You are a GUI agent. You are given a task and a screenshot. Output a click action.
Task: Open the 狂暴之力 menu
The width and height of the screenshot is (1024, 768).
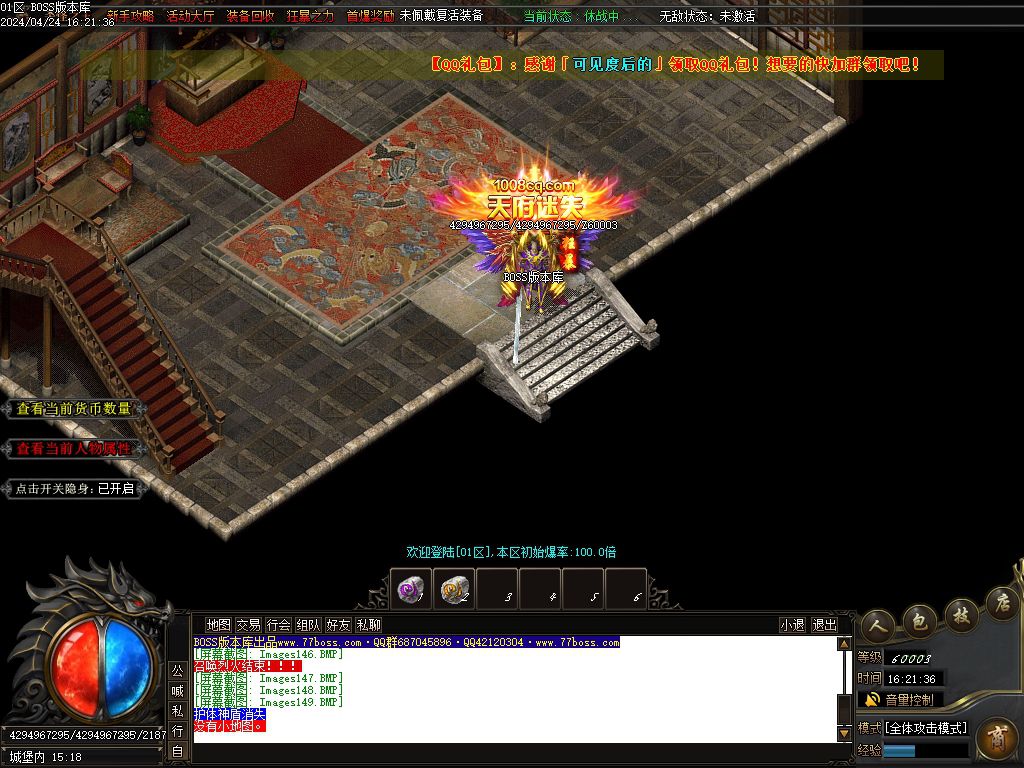click(310, 16)
